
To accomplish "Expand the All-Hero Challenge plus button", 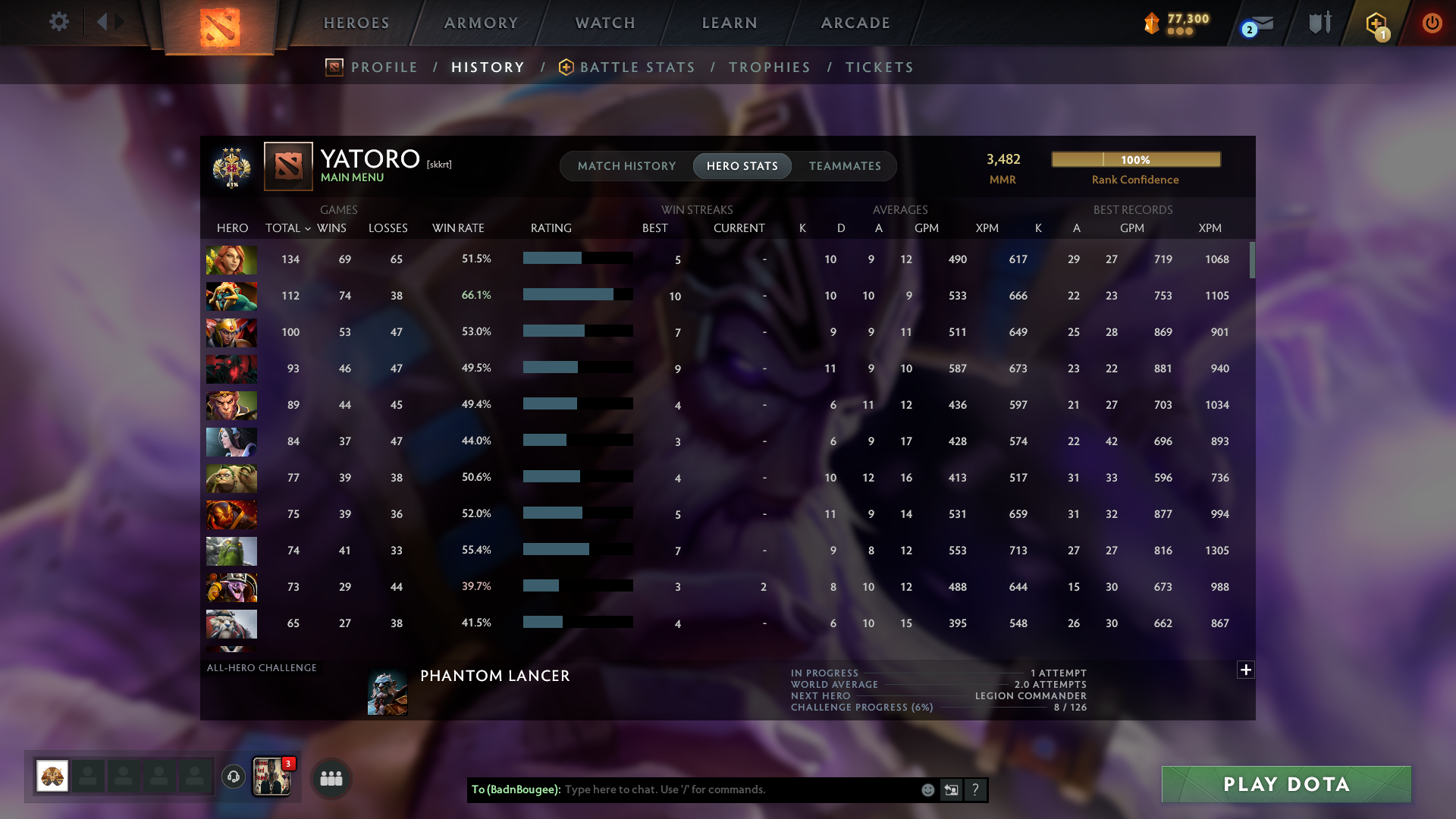I will point(1244,670).
